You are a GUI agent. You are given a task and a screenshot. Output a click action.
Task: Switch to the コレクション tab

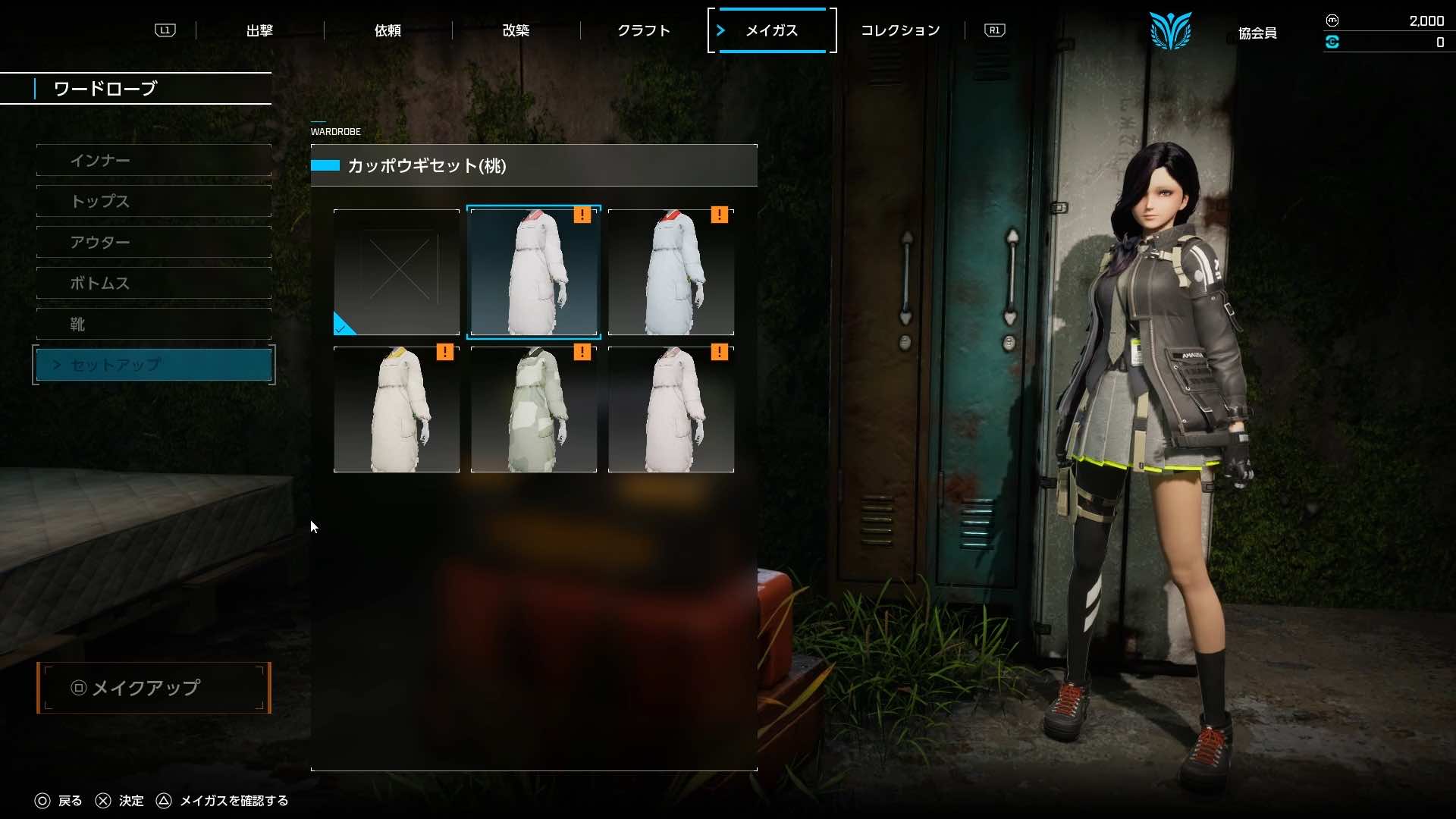[x=900, y=30]
